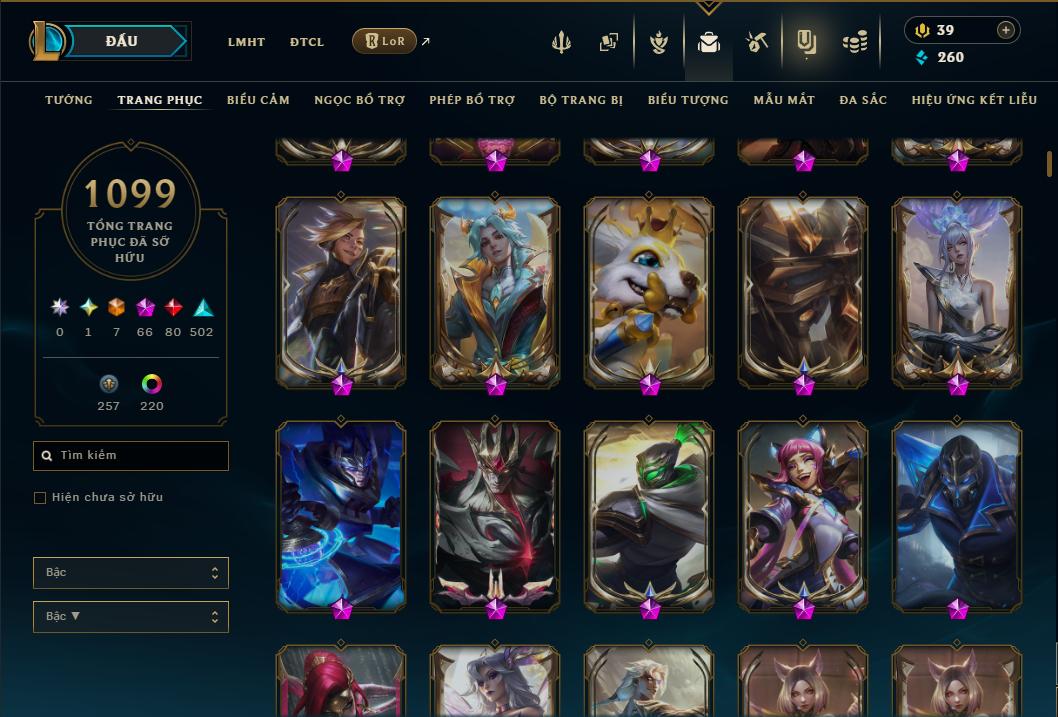
Task: Toggle the Hiện chưa sở hữu checkbox
Action: point(40,498)
